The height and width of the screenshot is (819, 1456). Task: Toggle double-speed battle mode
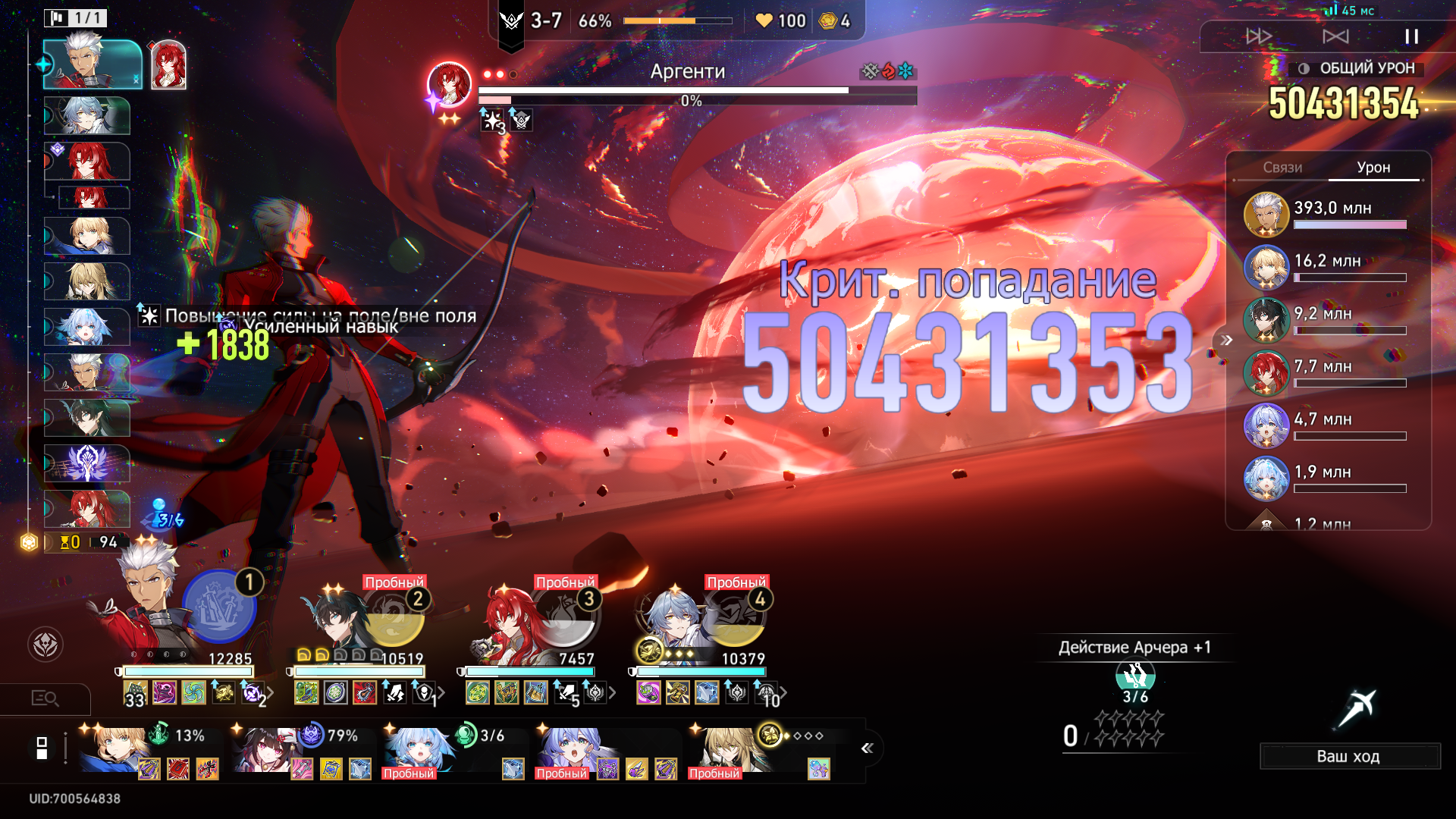(x=1259, y=36)
